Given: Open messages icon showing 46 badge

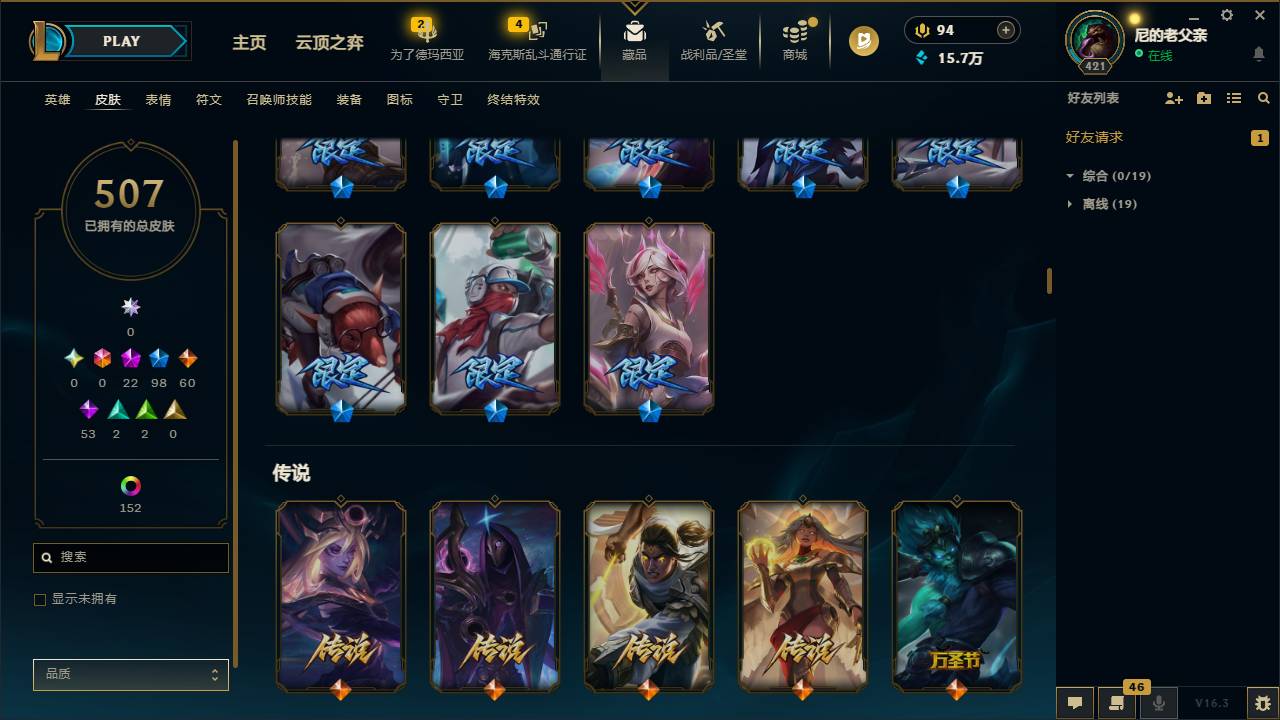Looking at the screenshot, I should (1117, 703).
